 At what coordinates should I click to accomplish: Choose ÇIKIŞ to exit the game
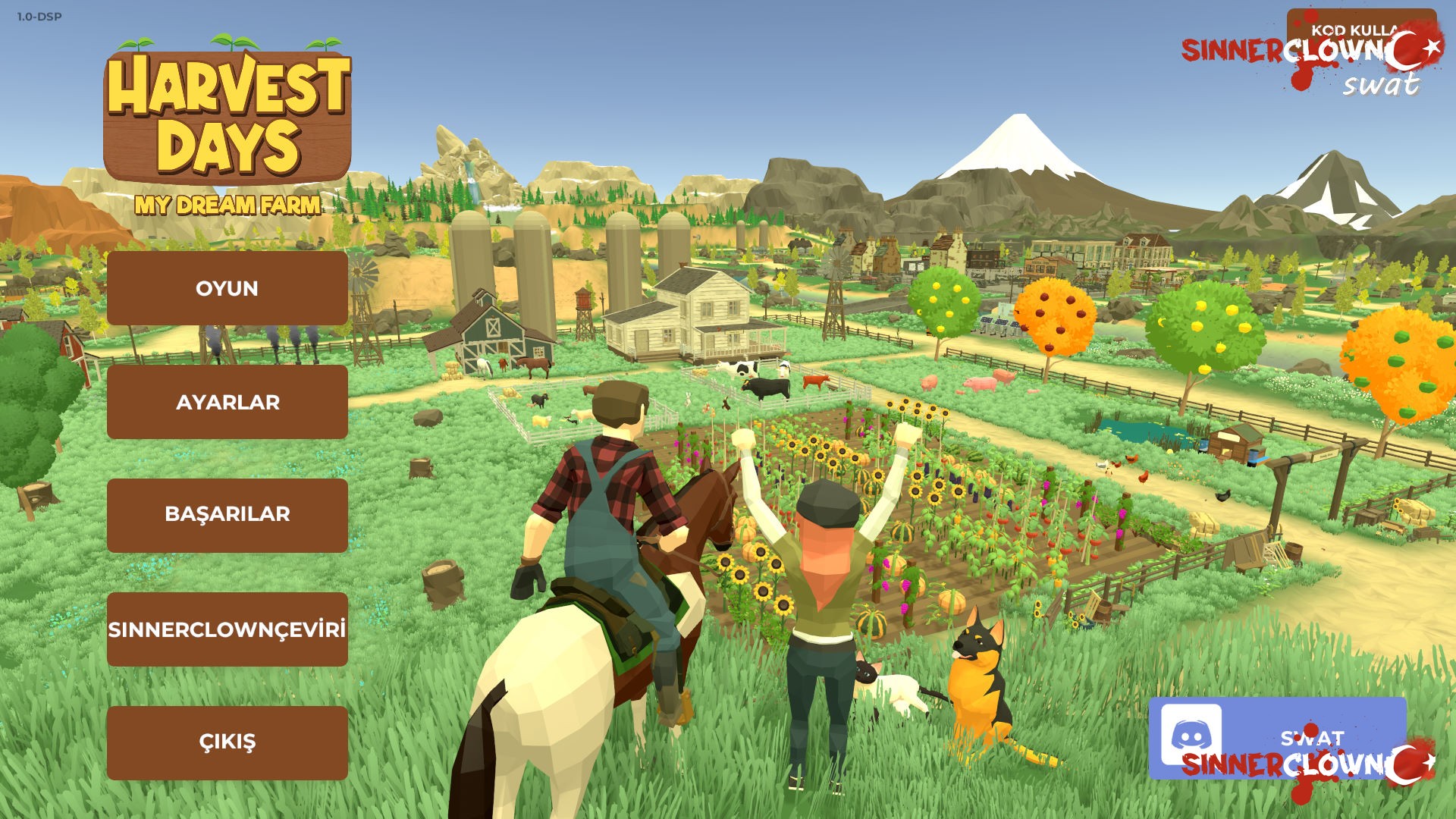(x=227, y=742)
